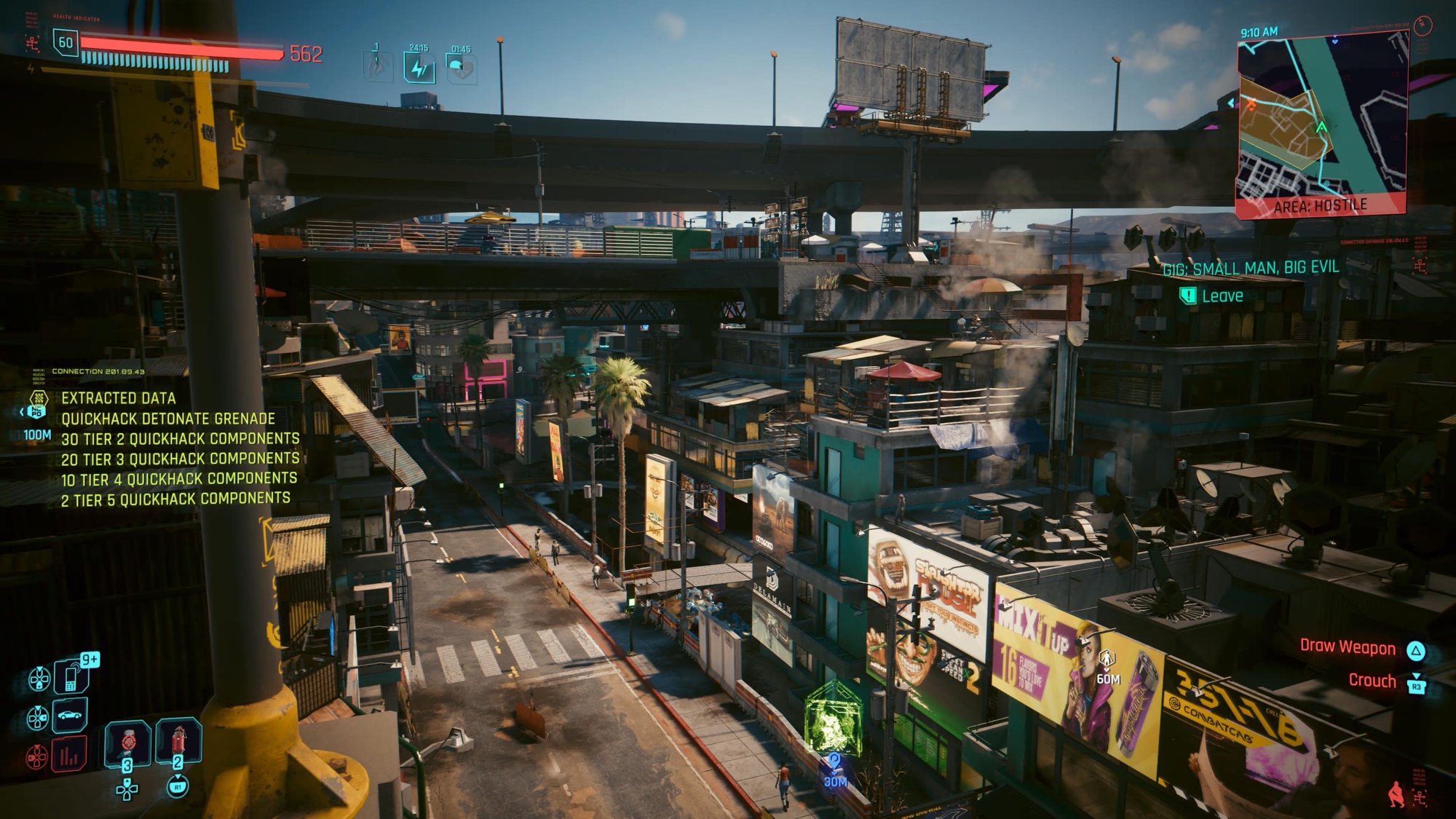The height and width of the screenshot is (819, 1456).
Task: Click the Small Man, Big Evil gig tracker
Action: pos(1251,269)
